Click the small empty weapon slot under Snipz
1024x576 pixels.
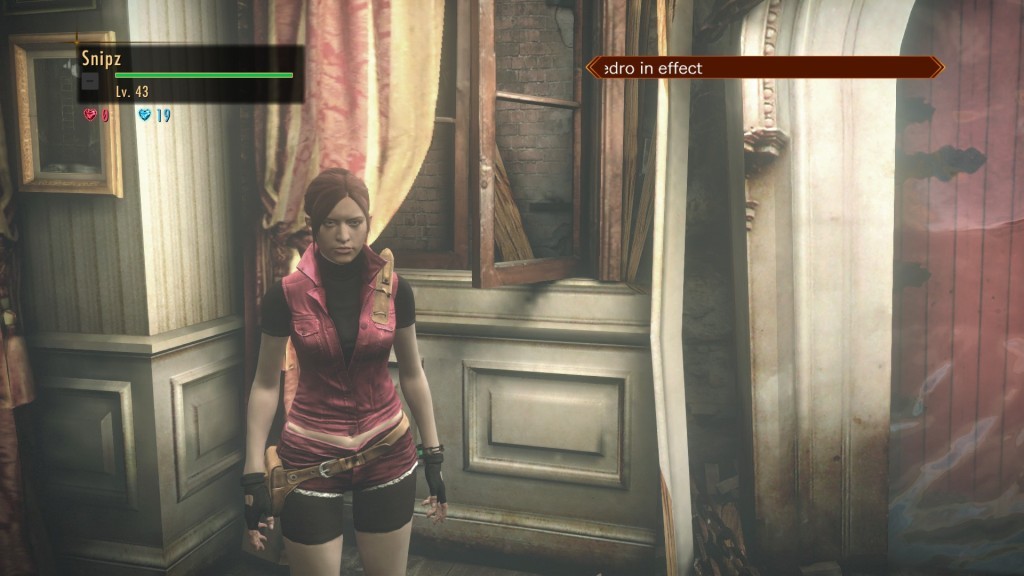[x=90, y=81]
